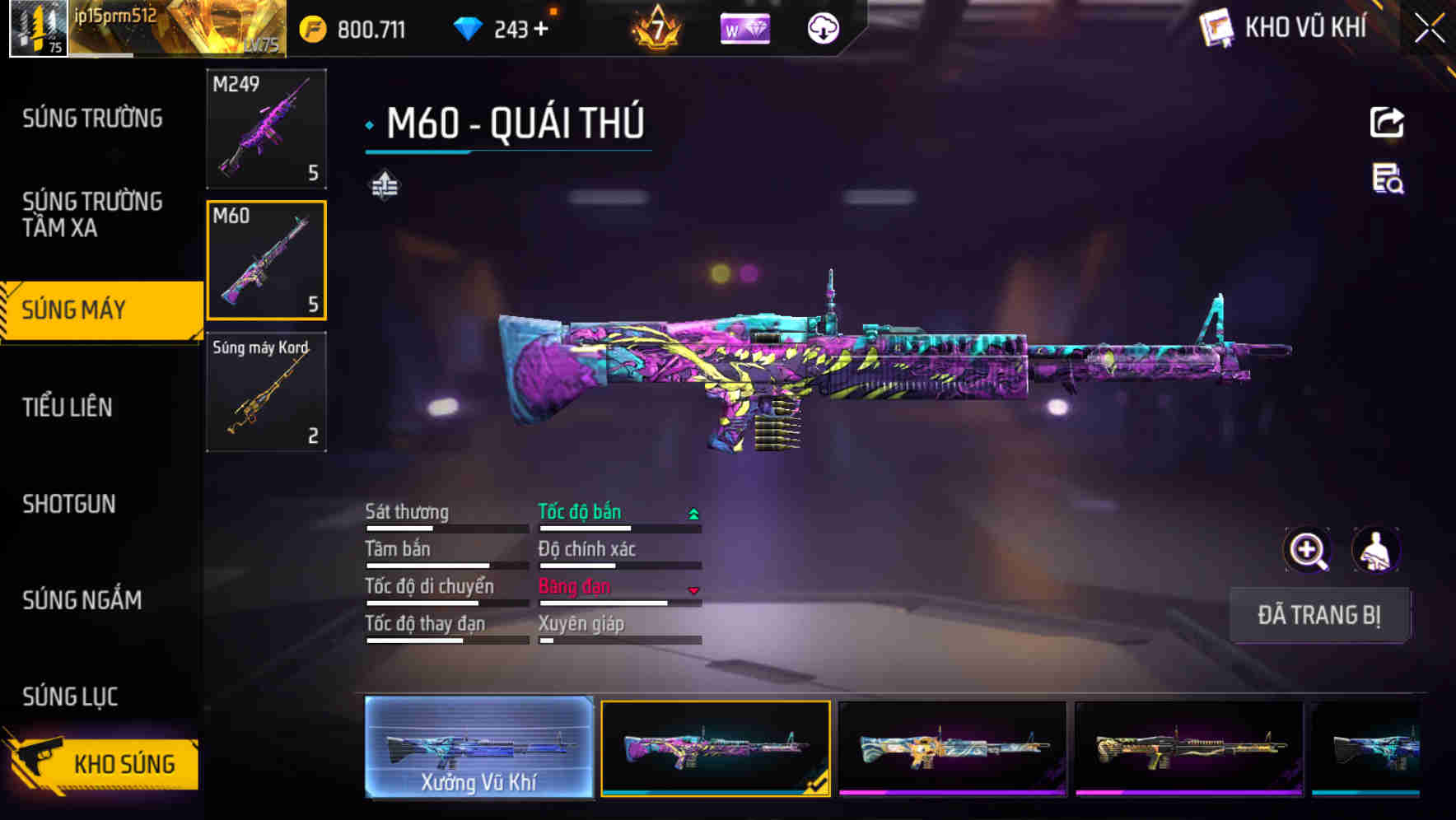
Task: Select the blue-and-gold M60 skin thumbnail
Action: pyautogui.click(x=952, y=748)
